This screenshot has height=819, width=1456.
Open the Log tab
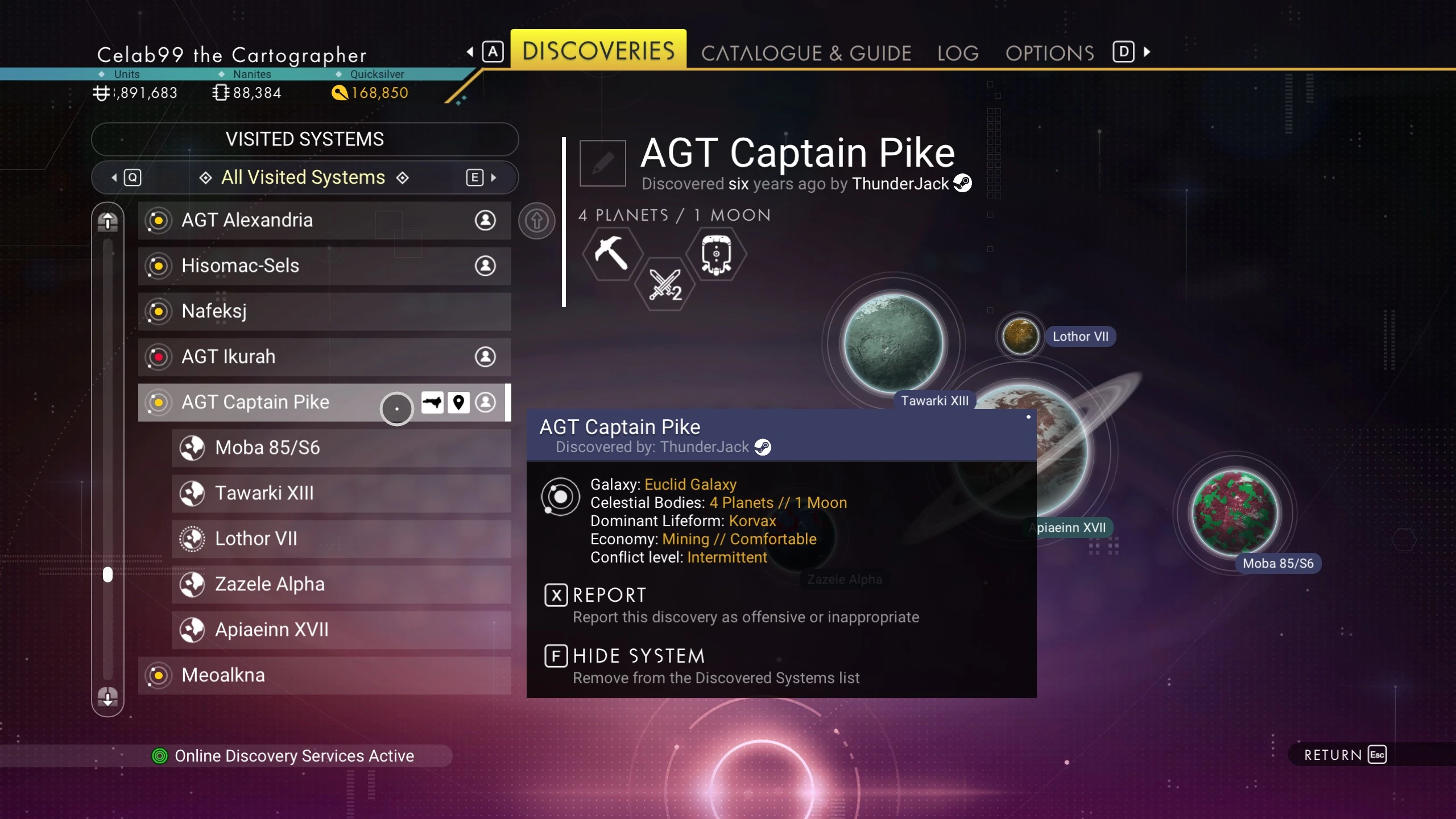click(958, 53)
